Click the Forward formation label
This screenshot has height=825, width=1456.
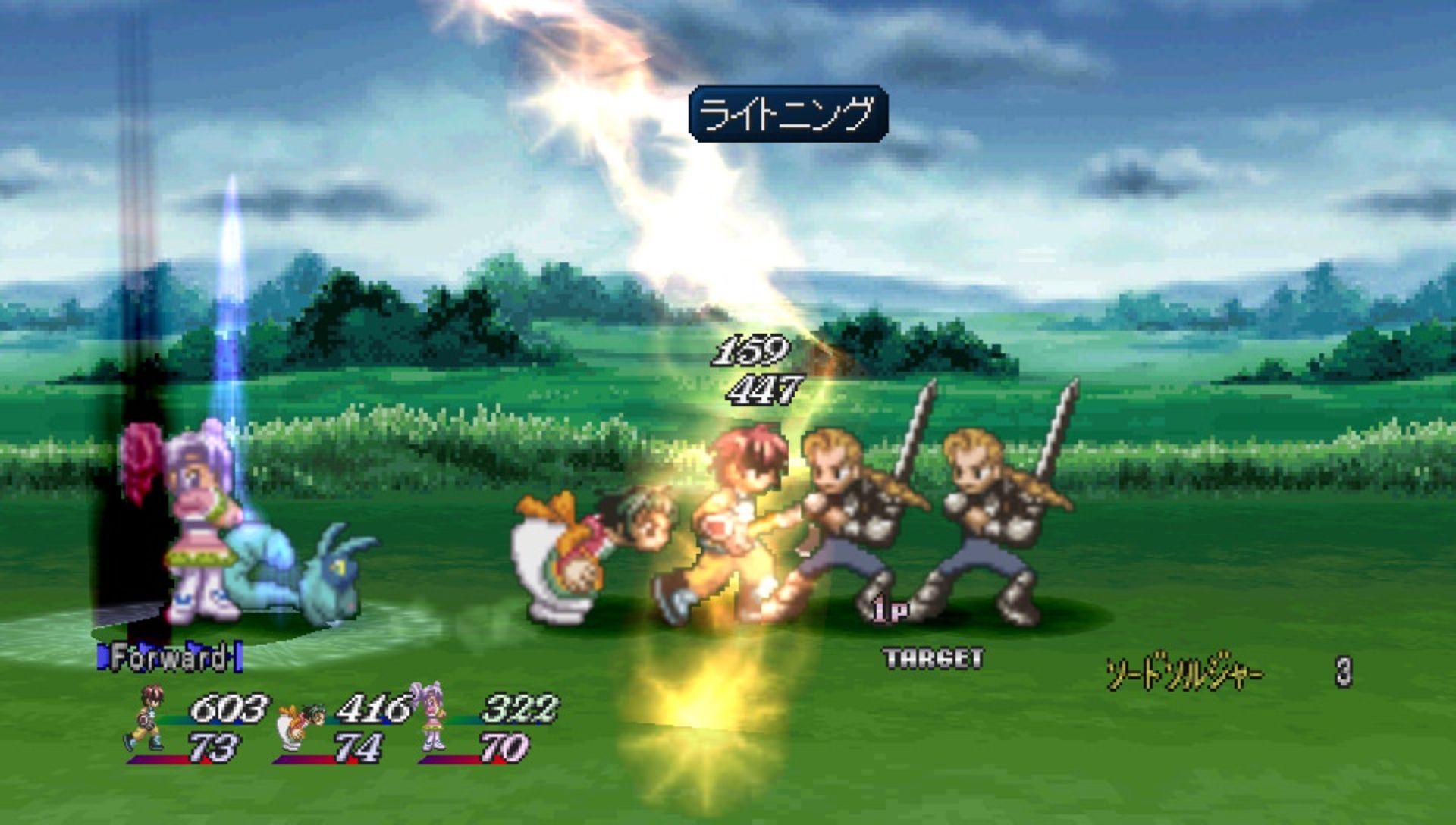pos(169,657)
